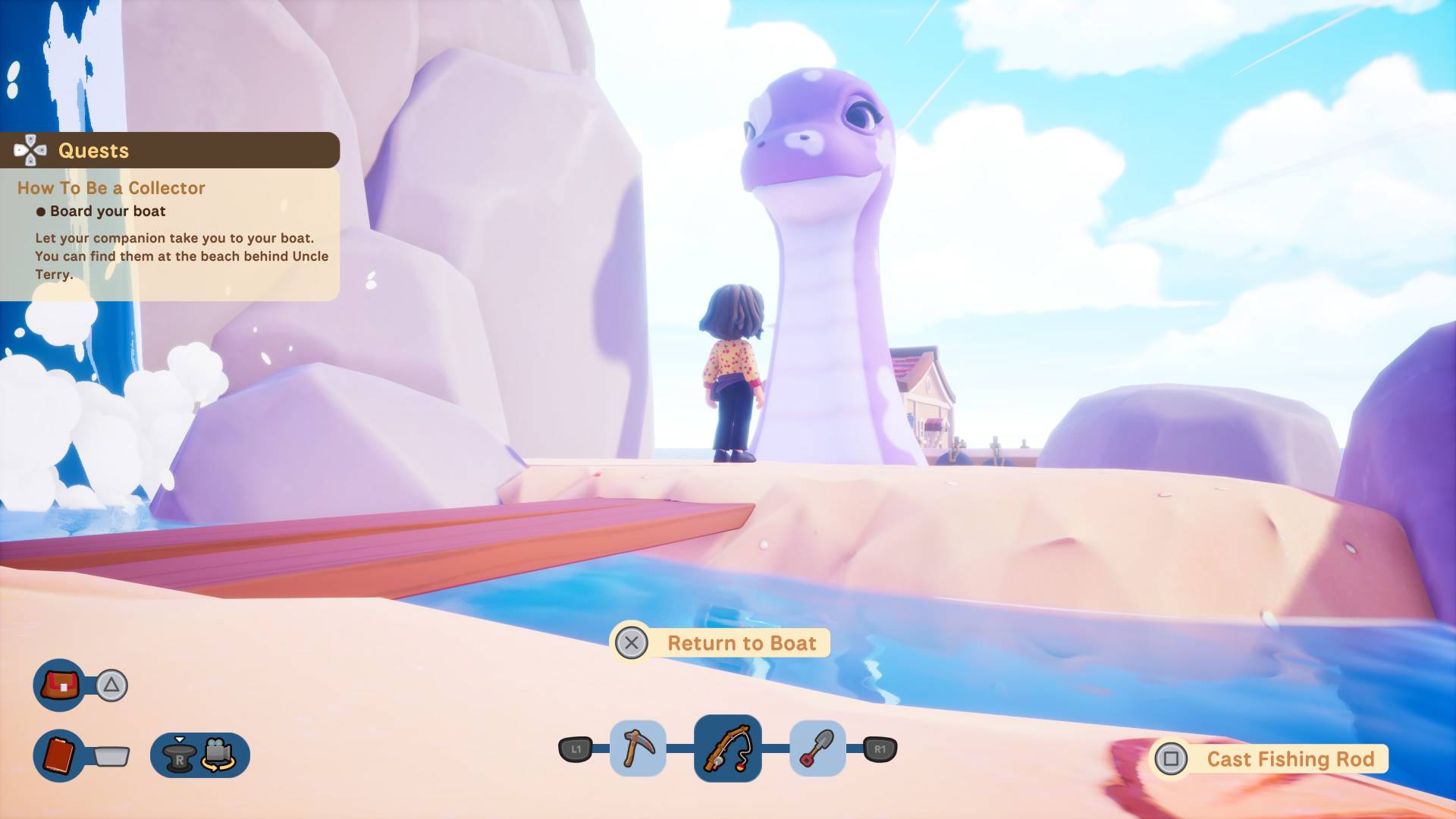Viewport: 1456px width, 819px height.
Task: Click the Return to Boat button
Action: point(742,642)
